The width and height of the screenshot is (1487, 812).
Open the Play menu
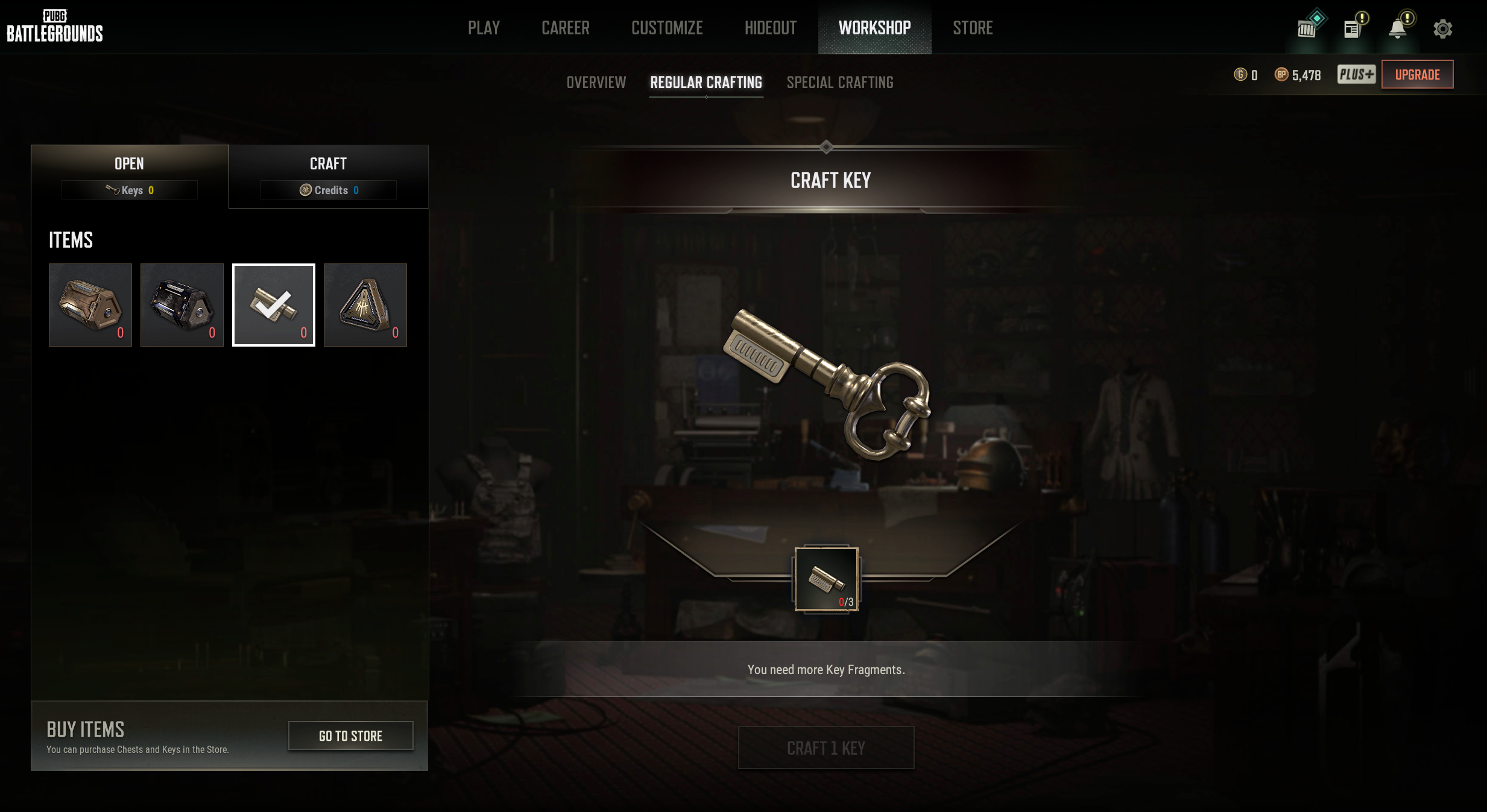coord(484,28)
